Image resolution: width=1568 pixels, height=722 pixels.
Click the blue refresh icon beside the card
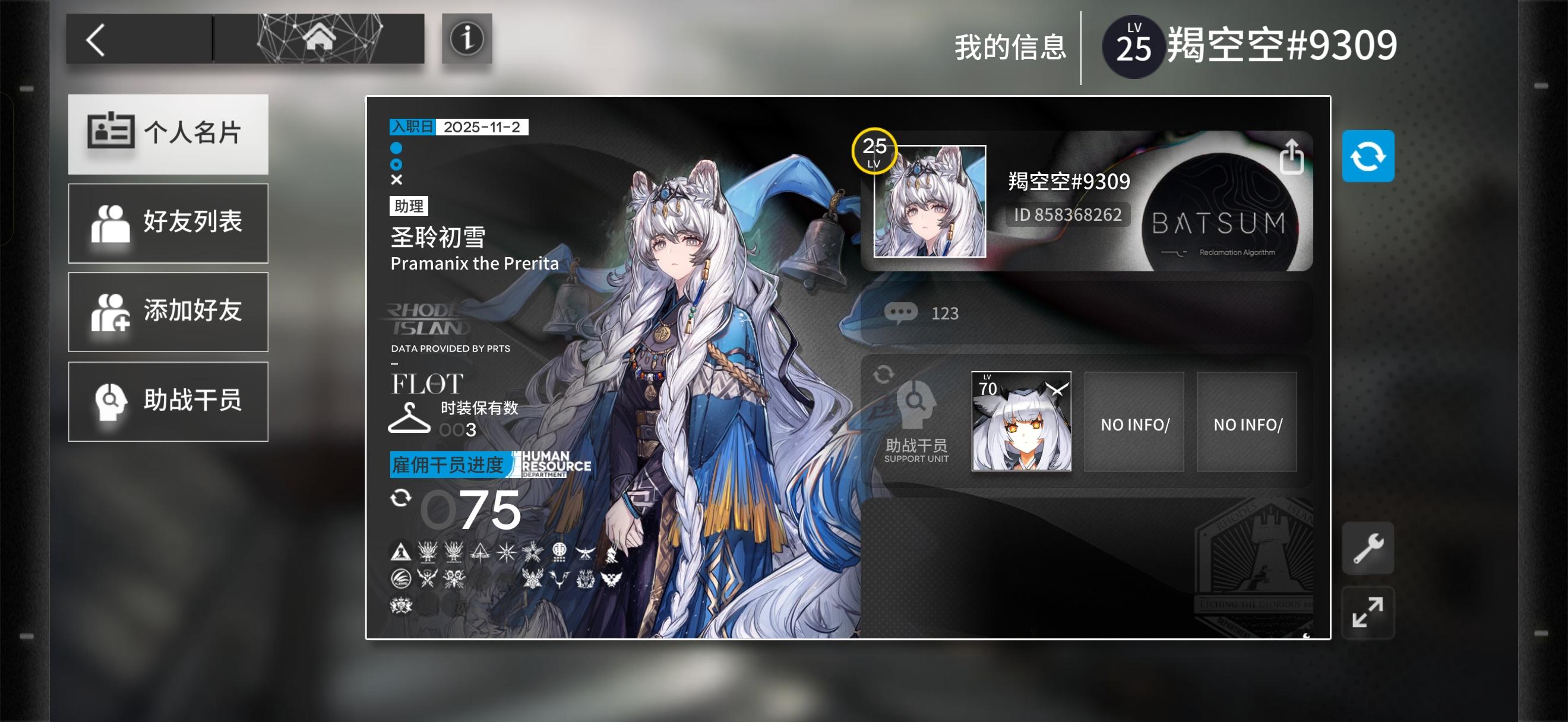click(1368, 155)
